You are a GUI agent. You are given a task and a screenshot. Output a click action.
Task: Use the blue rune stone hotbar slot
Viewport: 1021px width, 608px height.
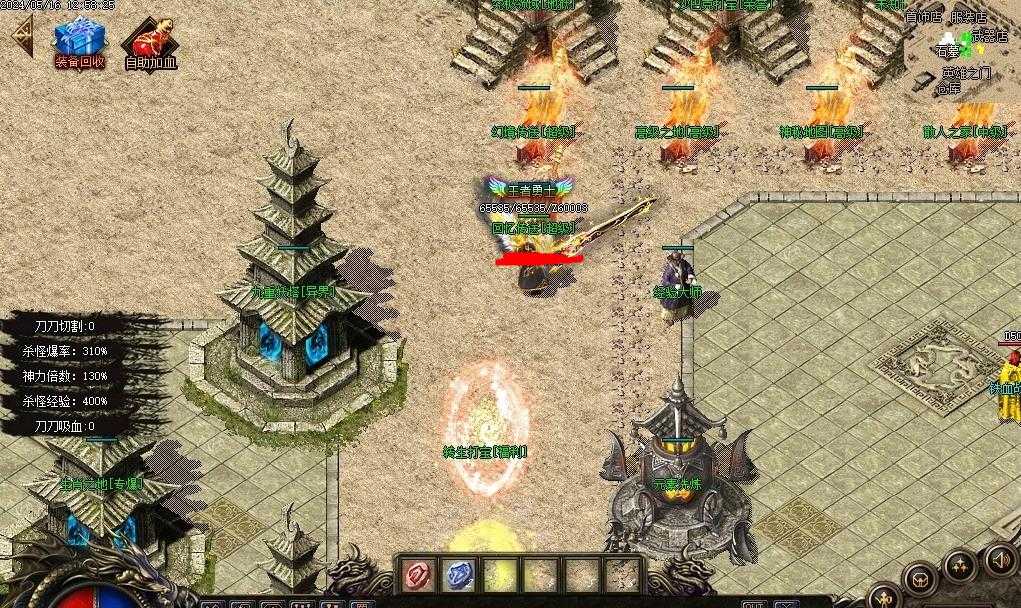tap(458, 576)
